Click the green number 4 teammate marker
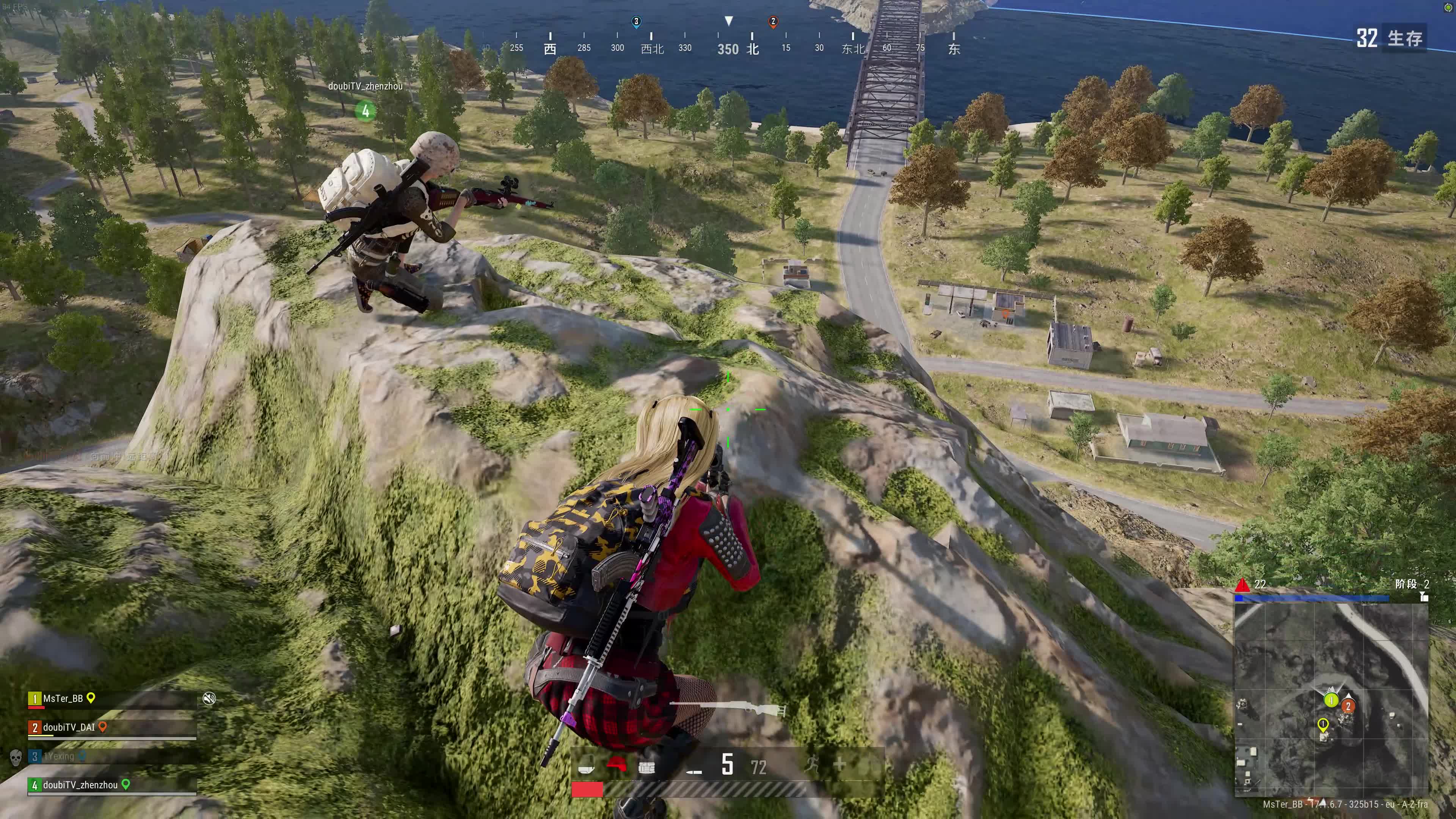The height and width of the screenshot is (819, 1456). point(365,111)
